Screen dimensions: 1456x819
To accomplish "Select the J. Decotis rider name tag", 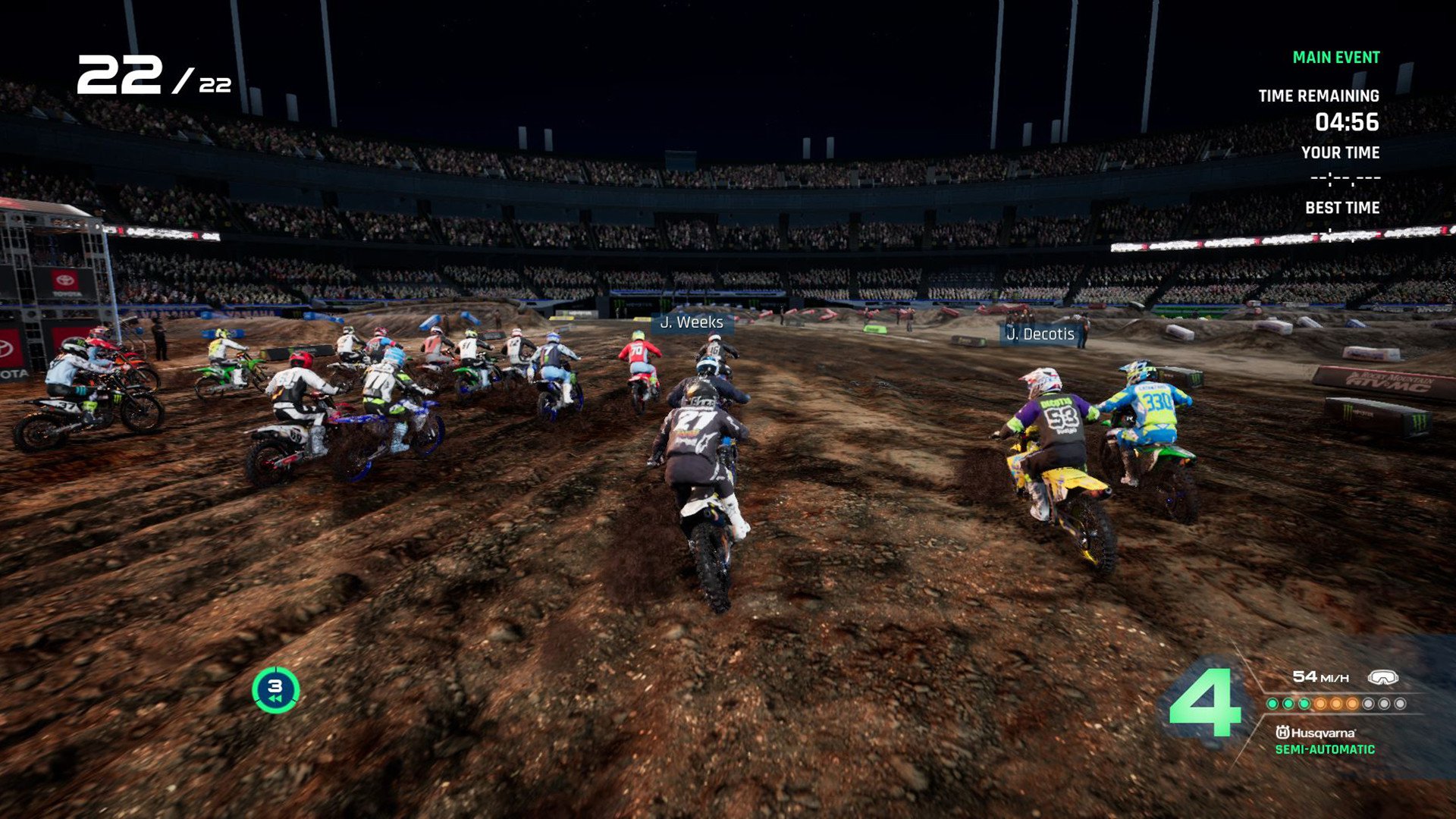I will [1040, 334].
